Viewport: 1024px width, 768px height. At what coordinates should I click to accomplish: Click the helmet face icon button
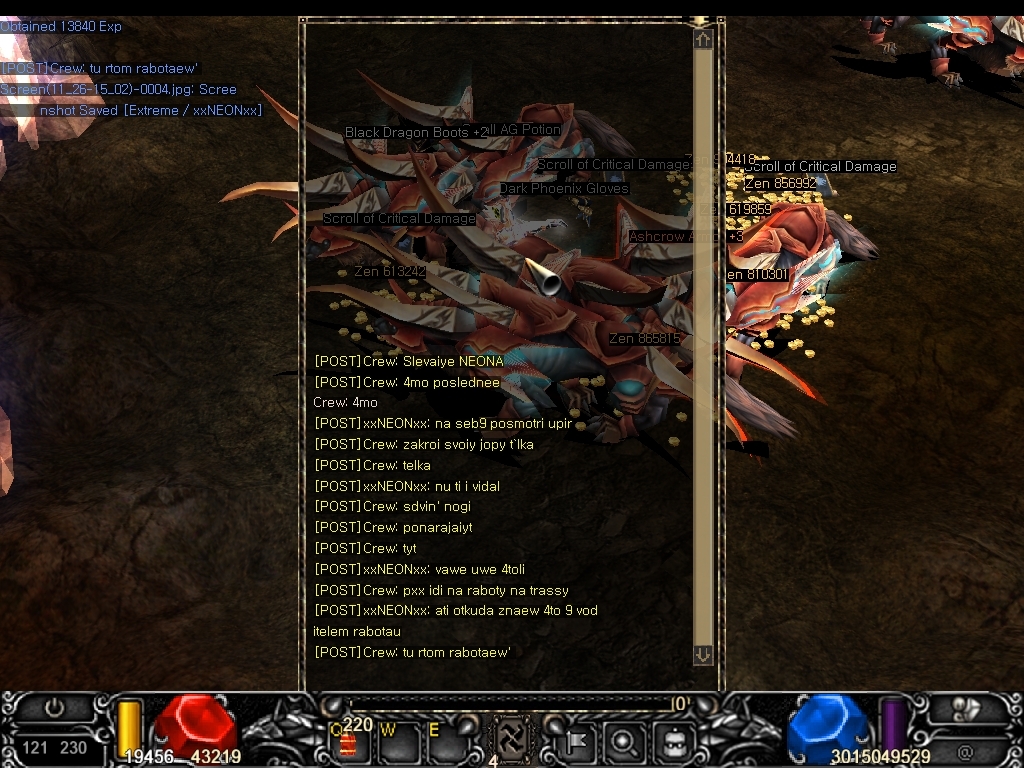pyautogui.click(x=671, y=742)
